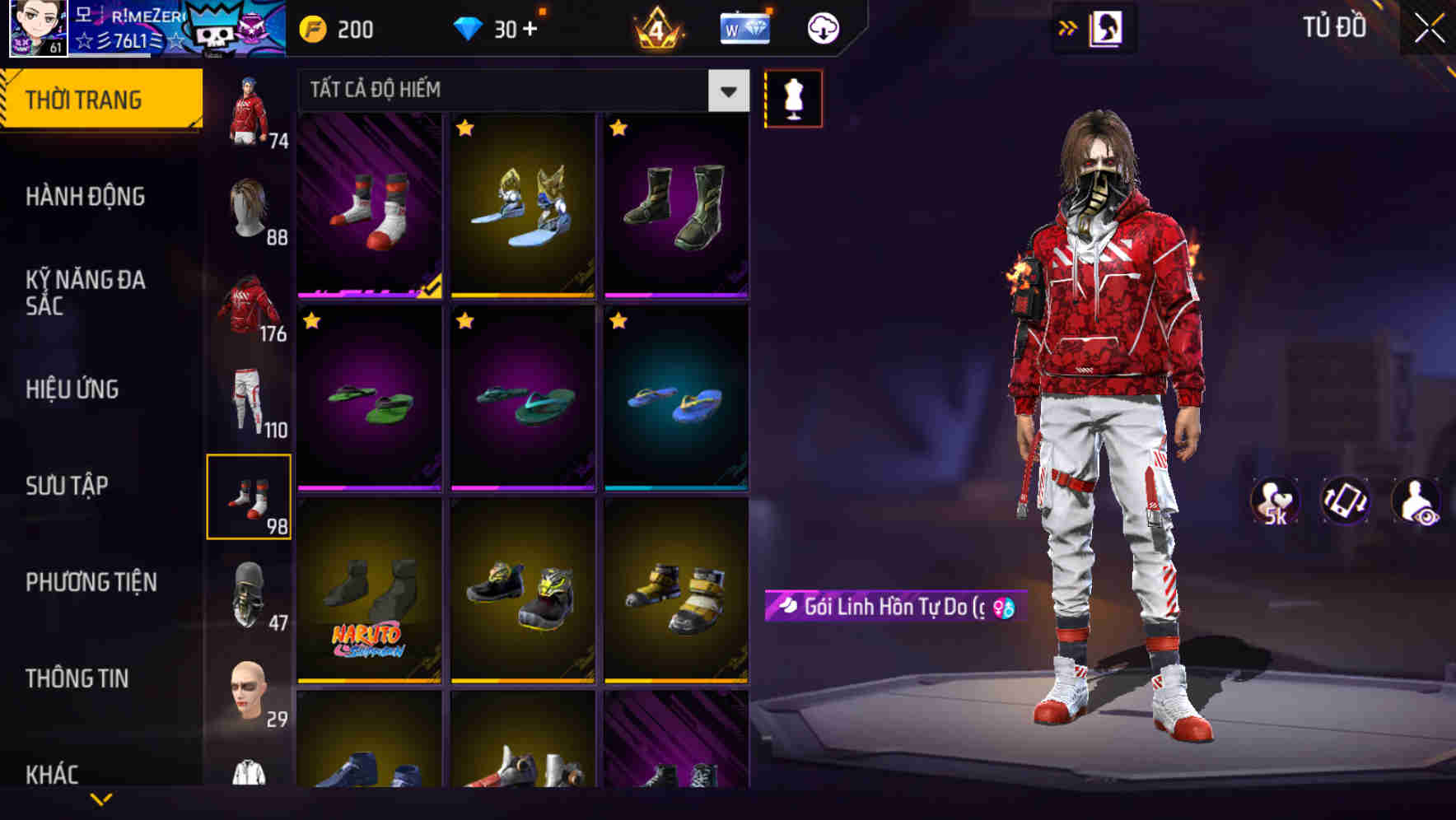Select the mannequin display icon beside the filter

click(792, 97)
